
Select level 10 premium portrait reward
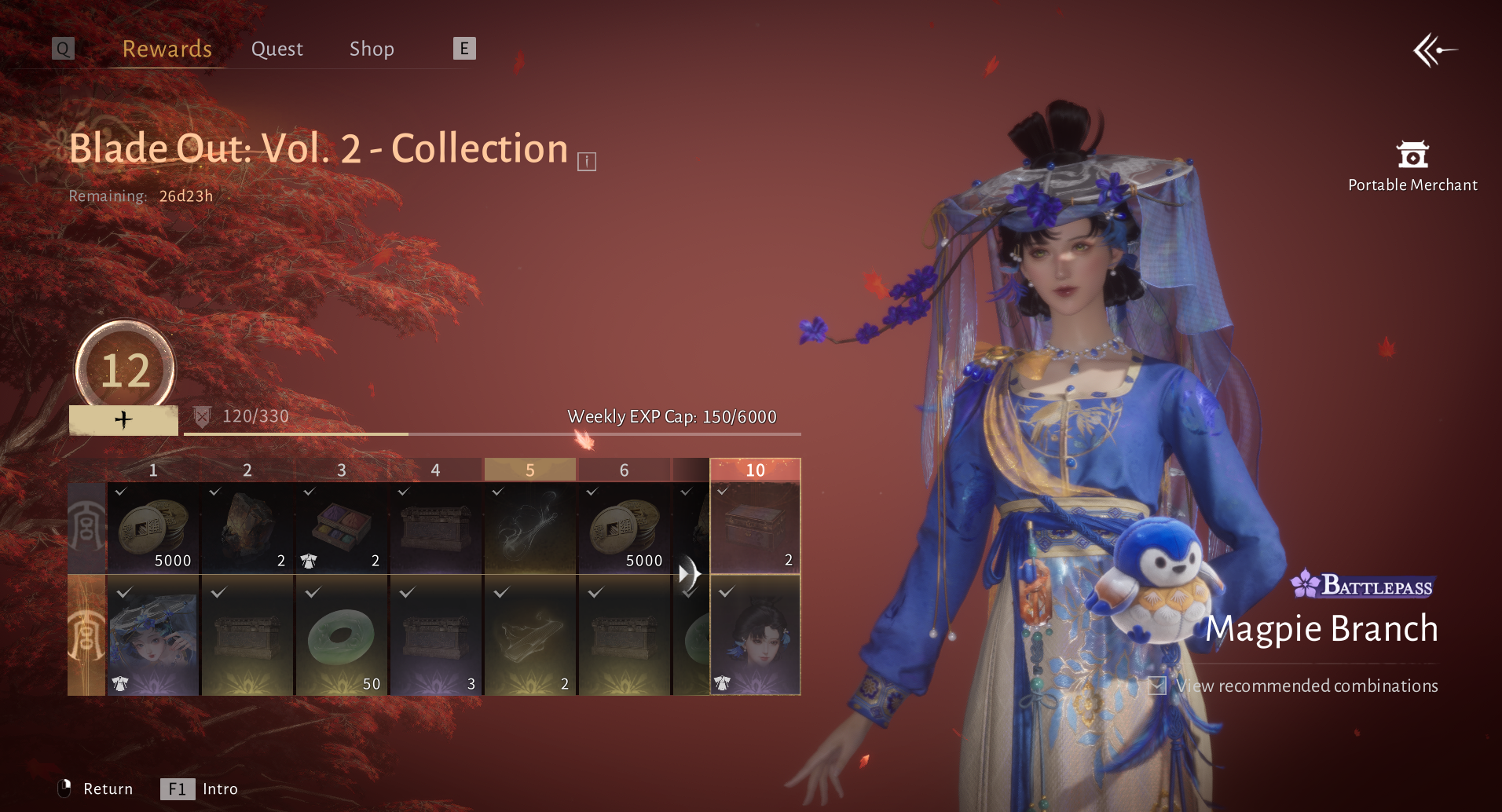[755, 636]
